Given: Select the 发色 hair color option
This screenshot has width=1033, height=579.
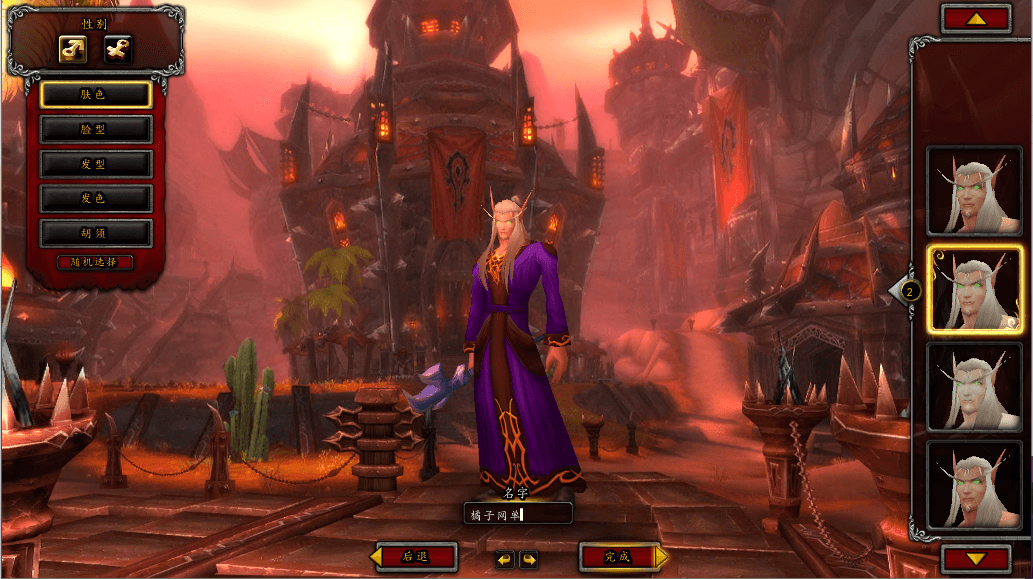Looking at the screenshot, I should tap(96, 198).
